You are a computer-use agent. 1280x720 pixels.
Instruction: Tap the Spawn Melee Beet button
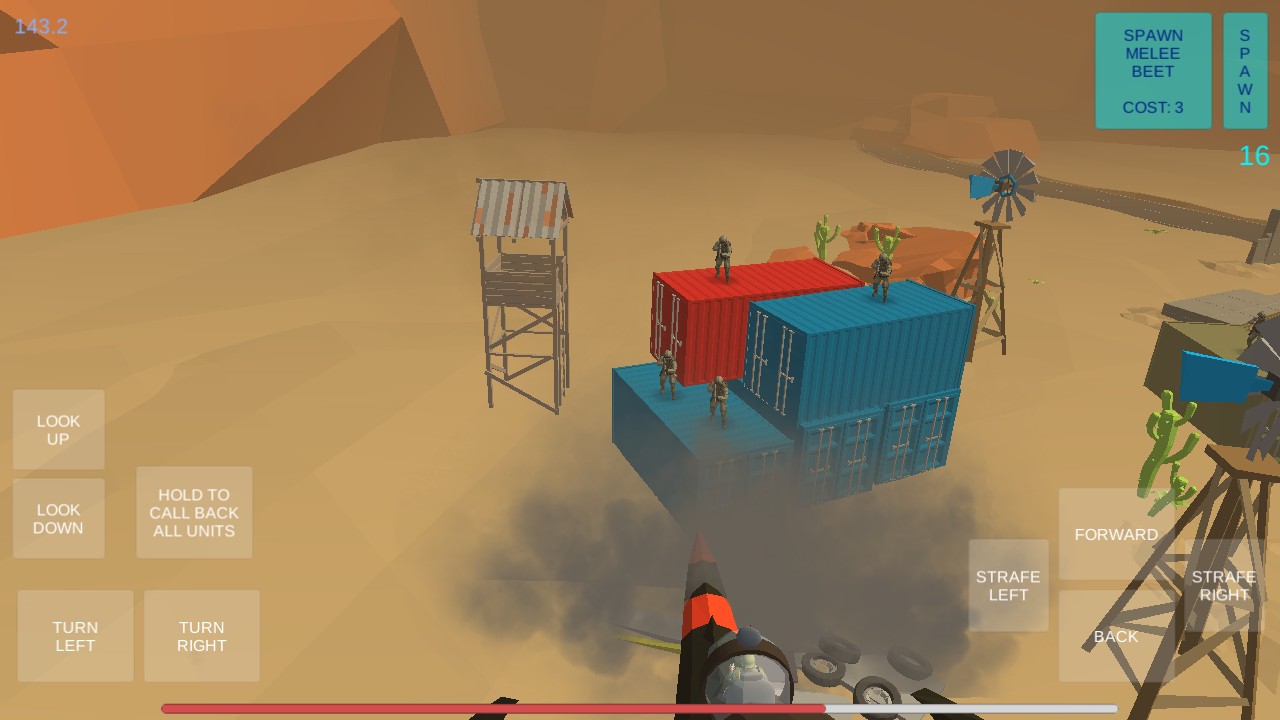click(x=1153, y=71)
